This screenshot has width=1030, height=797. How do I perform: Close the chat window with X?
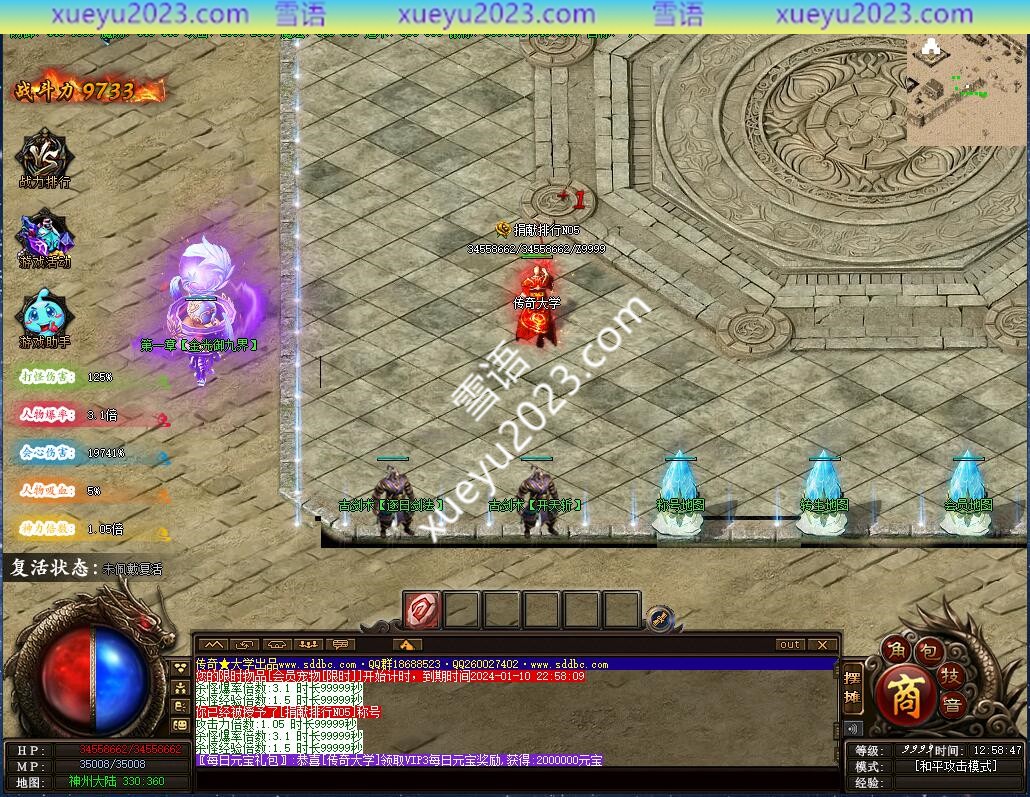pos(822,645)
